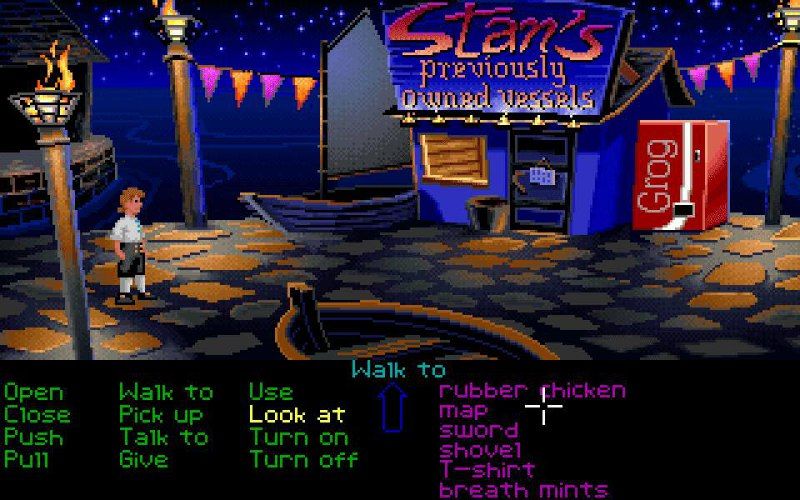Select the T-shirt inventory item
This screenshot has width=800, height=500.
(487, 469)
